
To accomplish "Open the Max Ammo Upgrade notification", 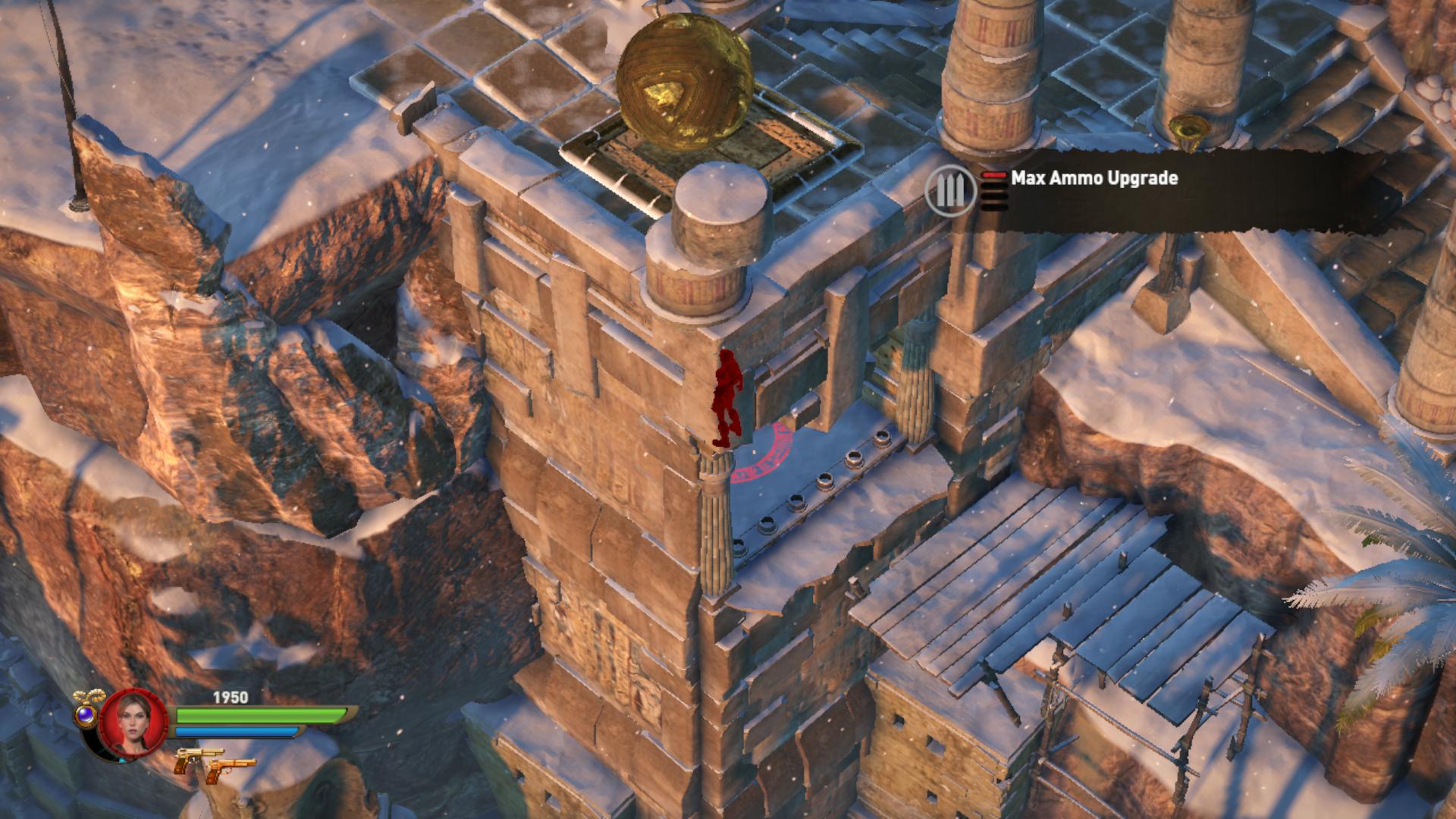I will tap(1094, 179).
